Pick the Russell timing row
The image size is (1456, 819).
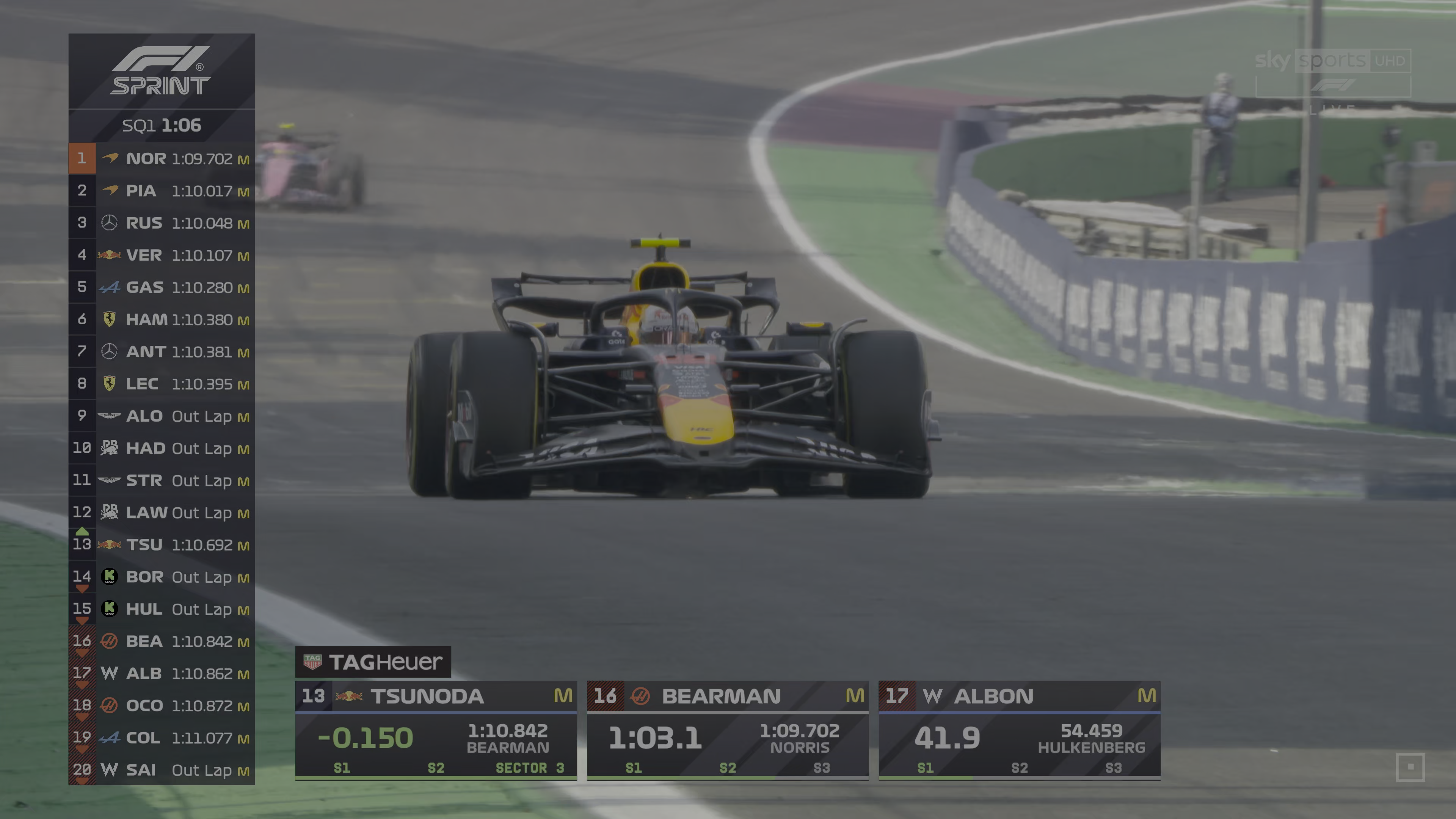(x=162, y=223)
